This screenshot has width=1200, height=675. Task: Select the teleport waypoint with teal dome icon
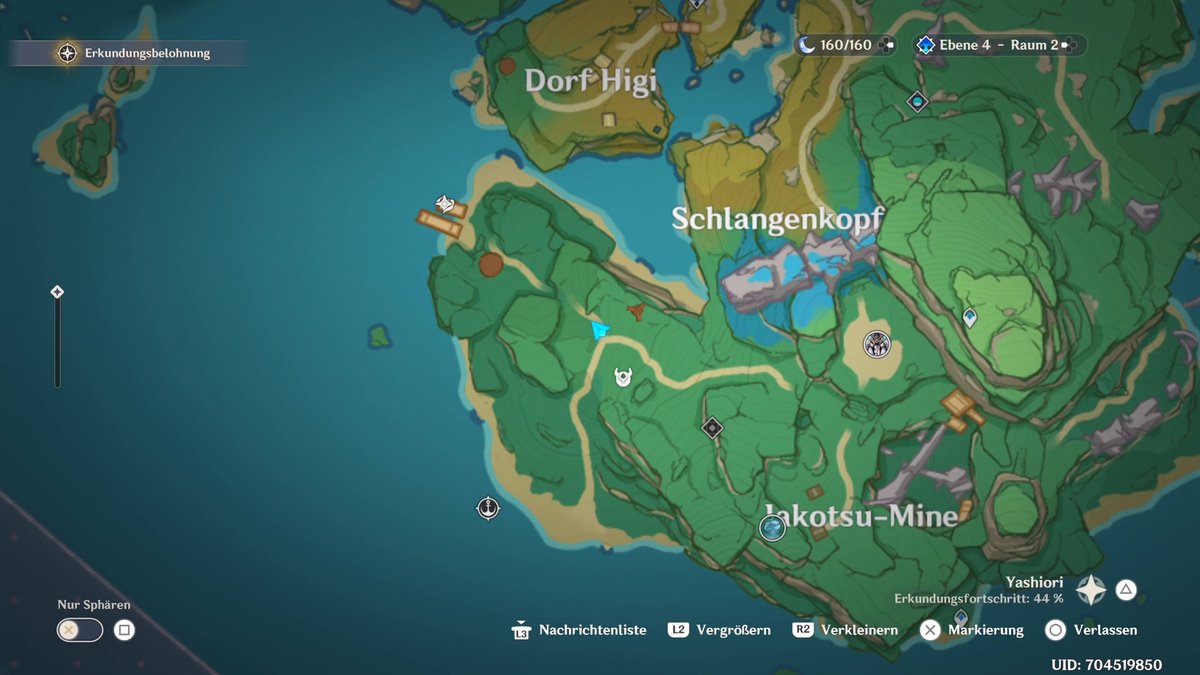[x=917, y=101]
